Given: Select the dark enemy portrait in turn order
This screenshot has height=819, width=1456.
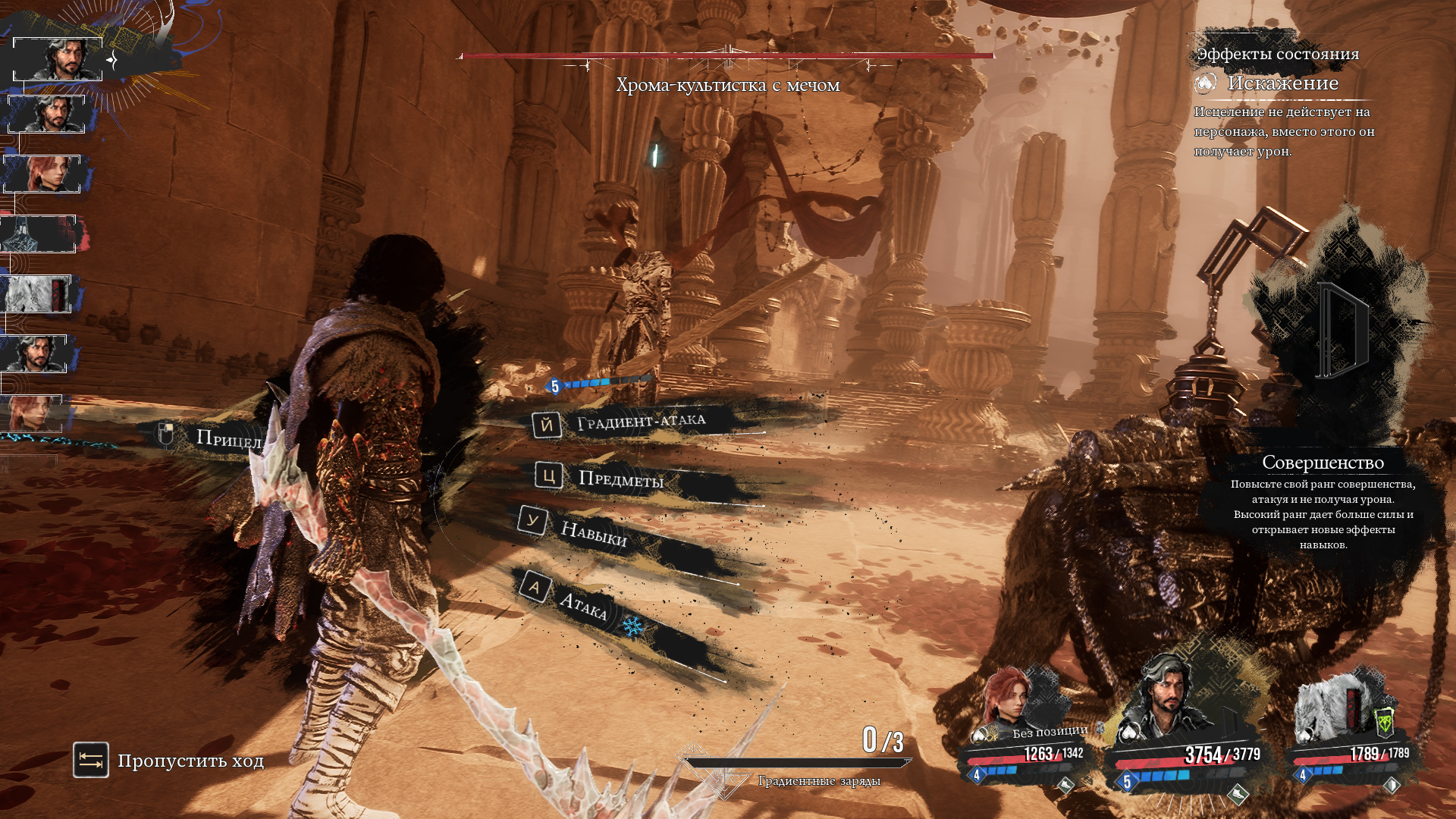Looking at the screenshot, I should coord(38,234).
